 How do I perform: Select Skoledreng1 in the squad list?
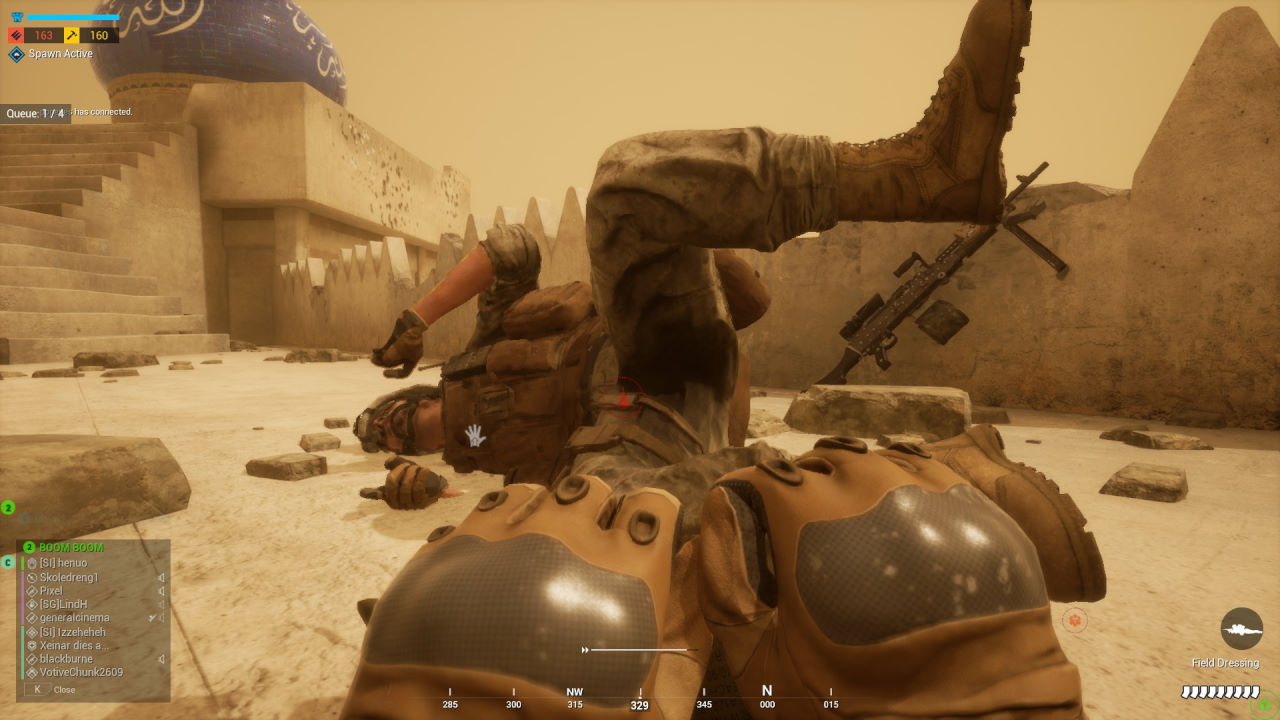click(x=69, y=578)
